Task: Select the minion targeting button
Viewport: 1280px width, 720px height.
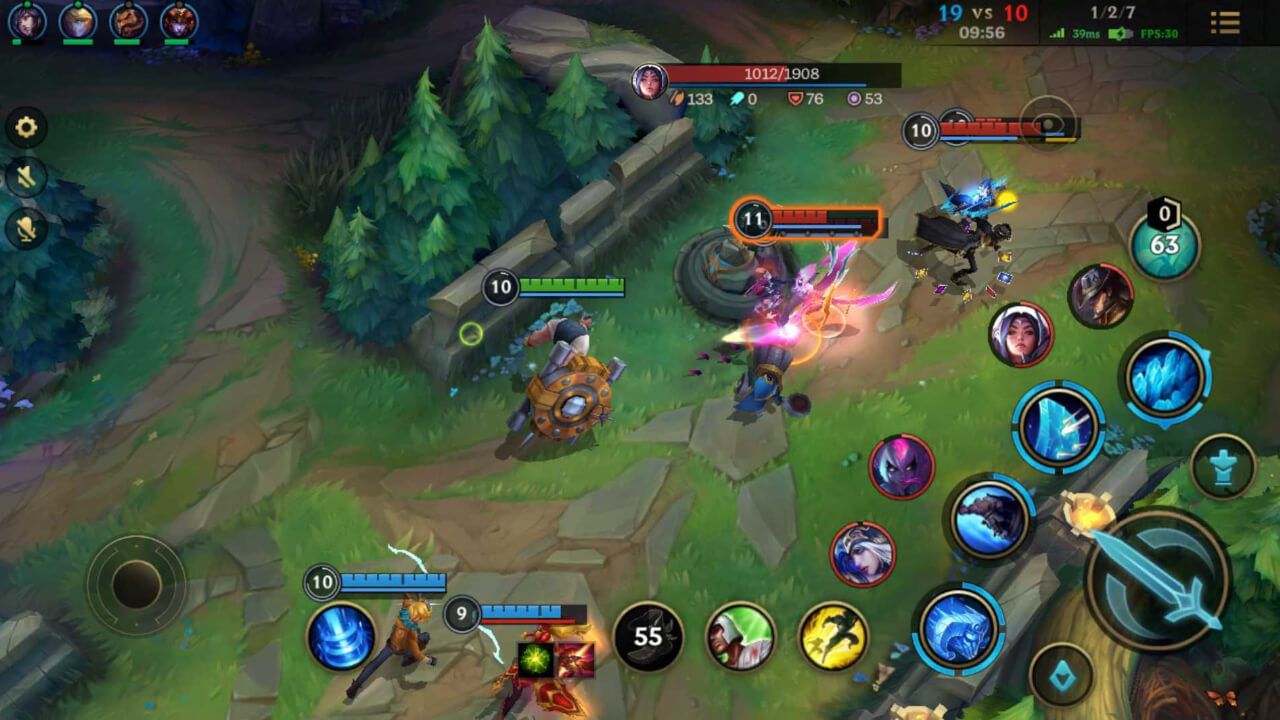Action: coord(1061,674)
